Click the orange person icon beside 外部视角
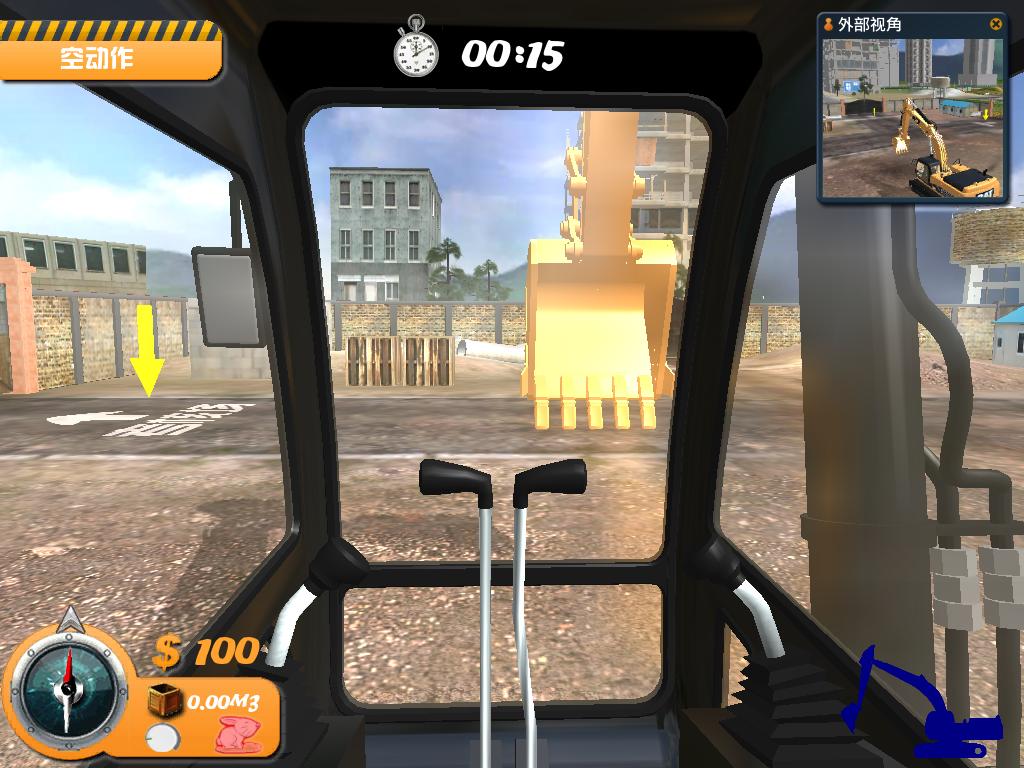Screen dimensions: 1024x768 pos(830,24)
